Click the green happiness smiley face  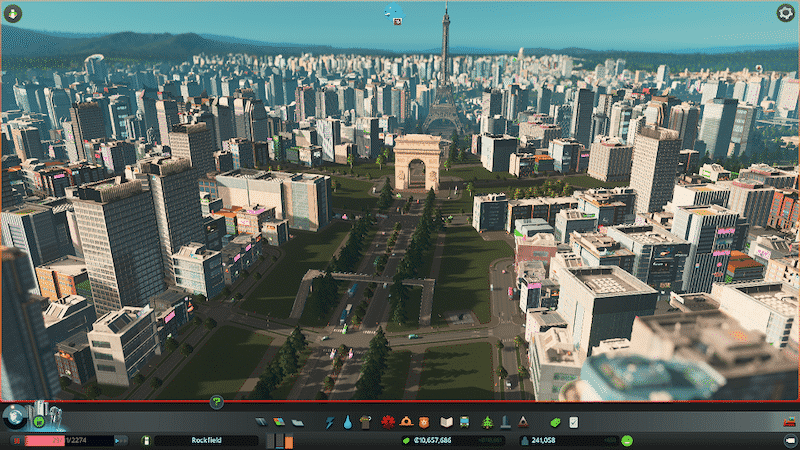pos(627,440)
